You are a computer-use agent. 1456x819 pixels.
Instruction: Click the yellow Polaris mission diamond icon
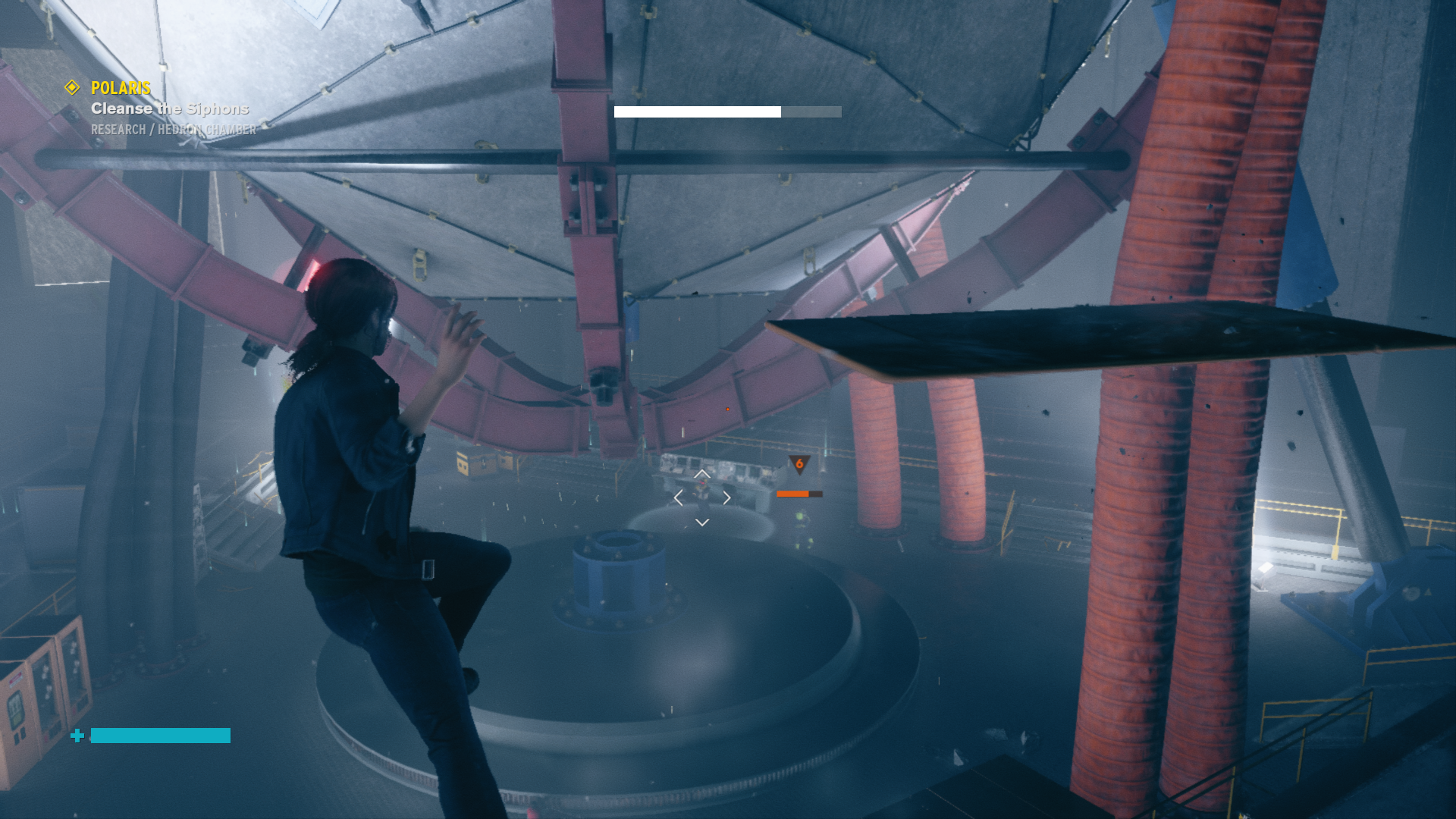point(72,88)
